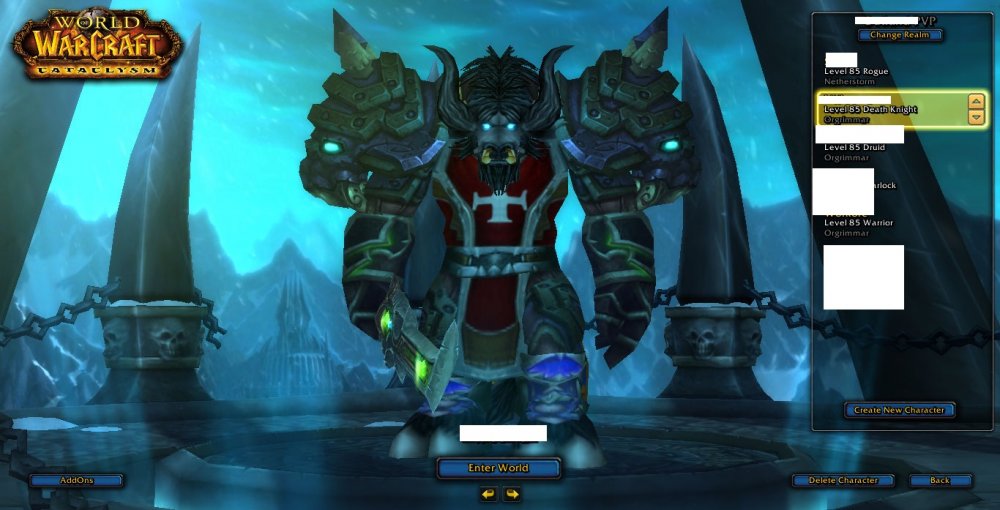Move the Death Knight up in list

[976, 102]
